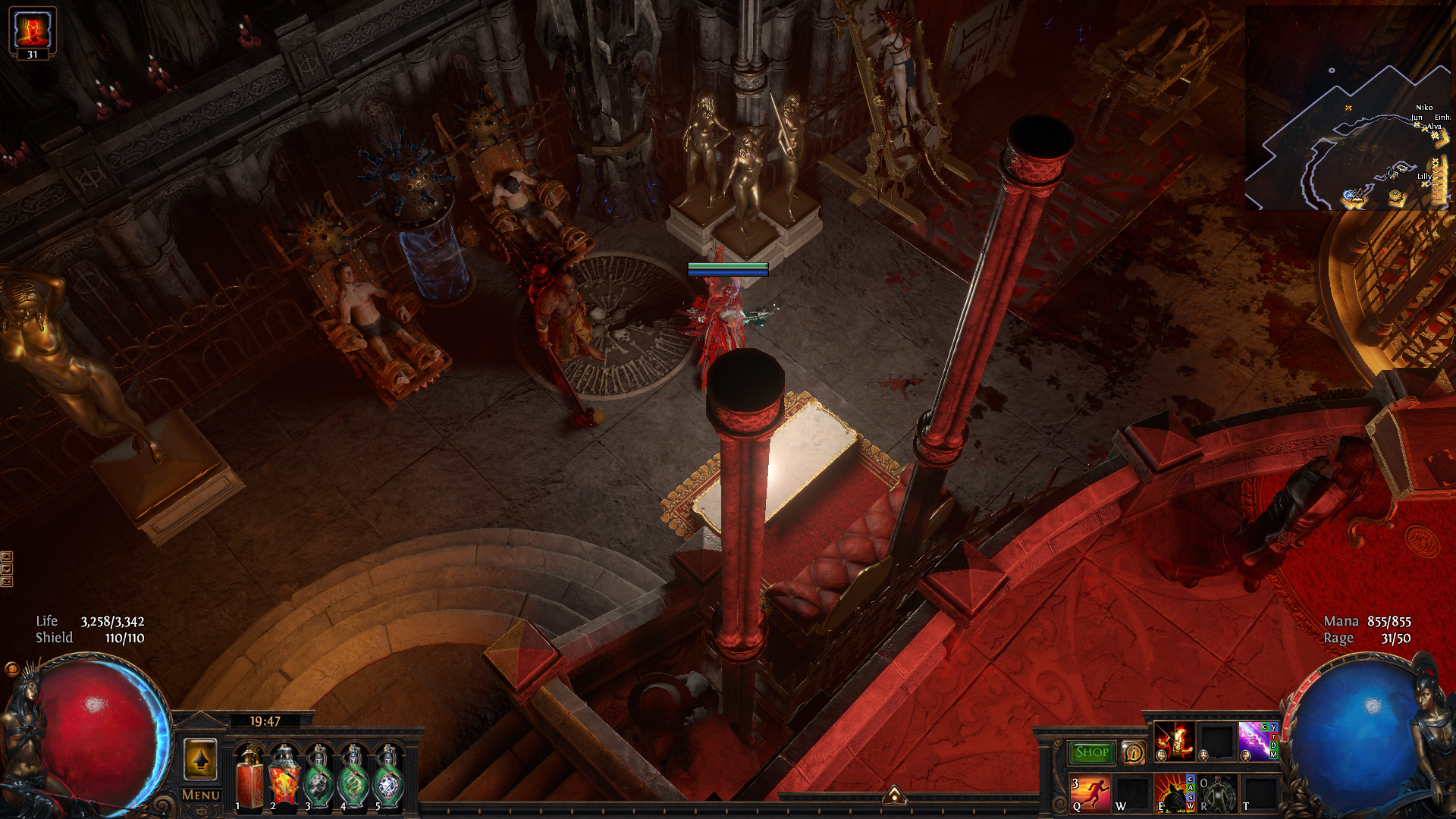The height and width of the screenshot is (819, 1456).
Task: Open the golden info speech-bubble button
Action: (x=1133, y=752)
